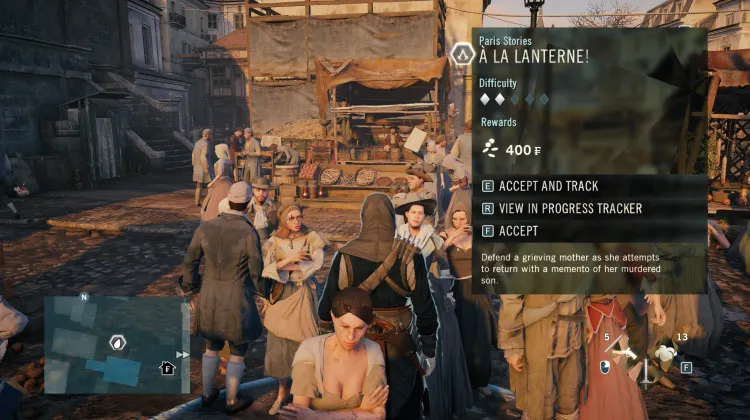Click the plain Accept mission option
The height and width of the screenshot is (420, 750).
518,231
